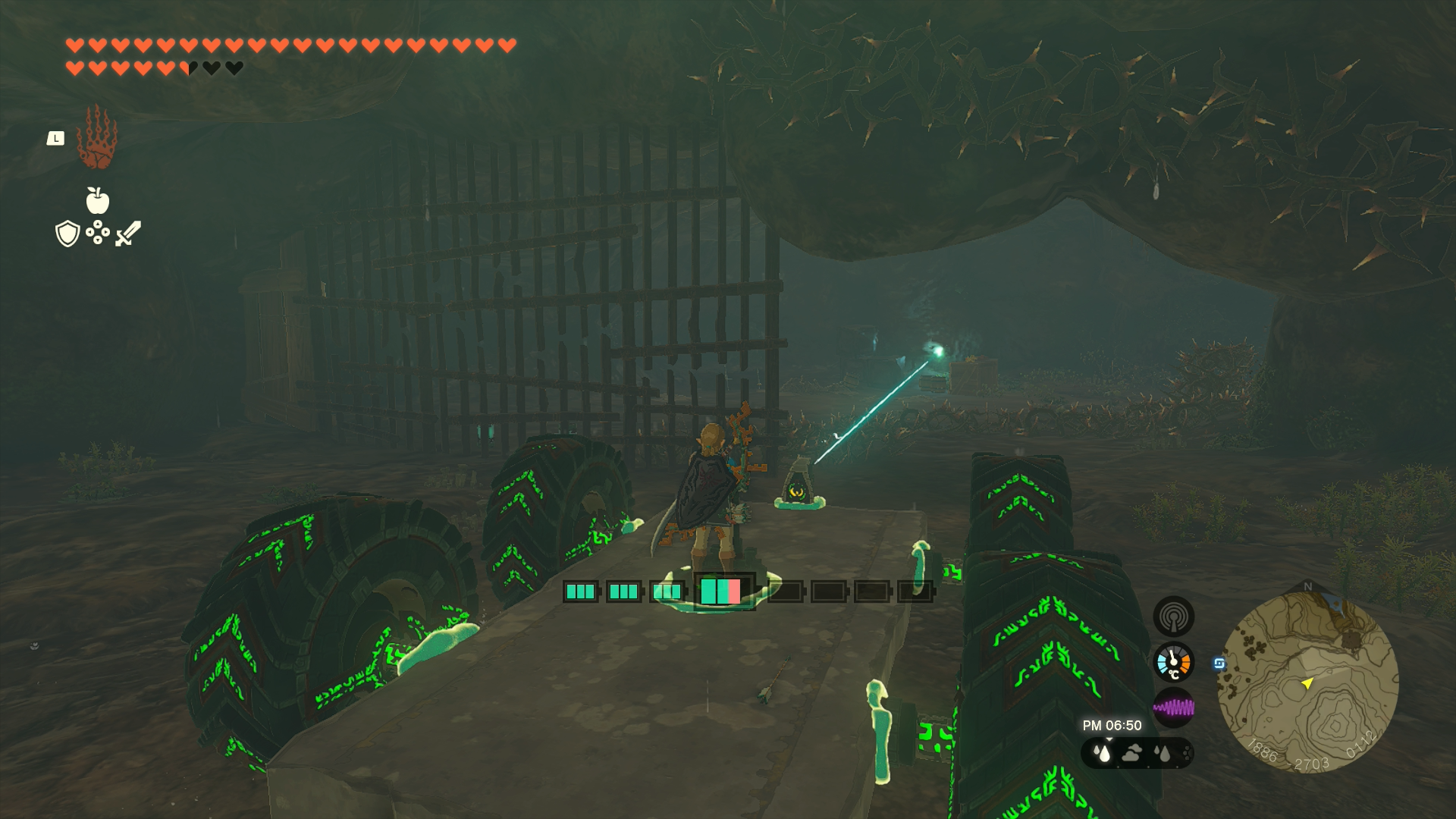Viewport: 1456px width, 819px height.
Task: Check the temperature gauge icon
Action: [x=1173, y=663]
